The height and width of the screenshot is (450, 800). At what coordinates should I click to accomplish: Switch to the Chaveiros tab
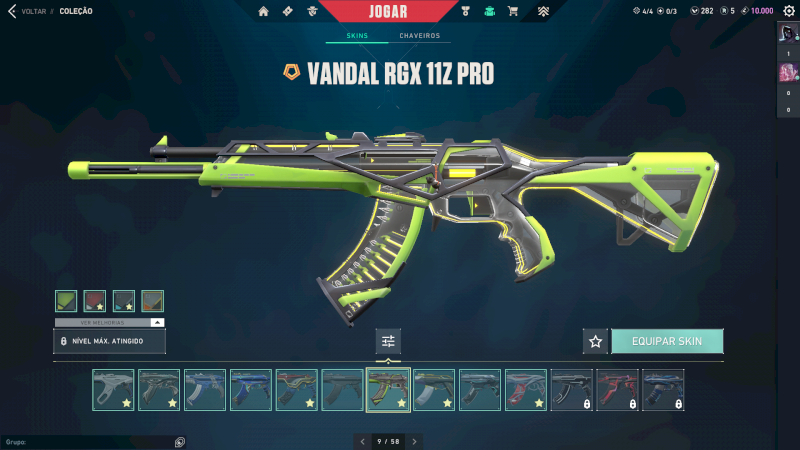[419, 36]
